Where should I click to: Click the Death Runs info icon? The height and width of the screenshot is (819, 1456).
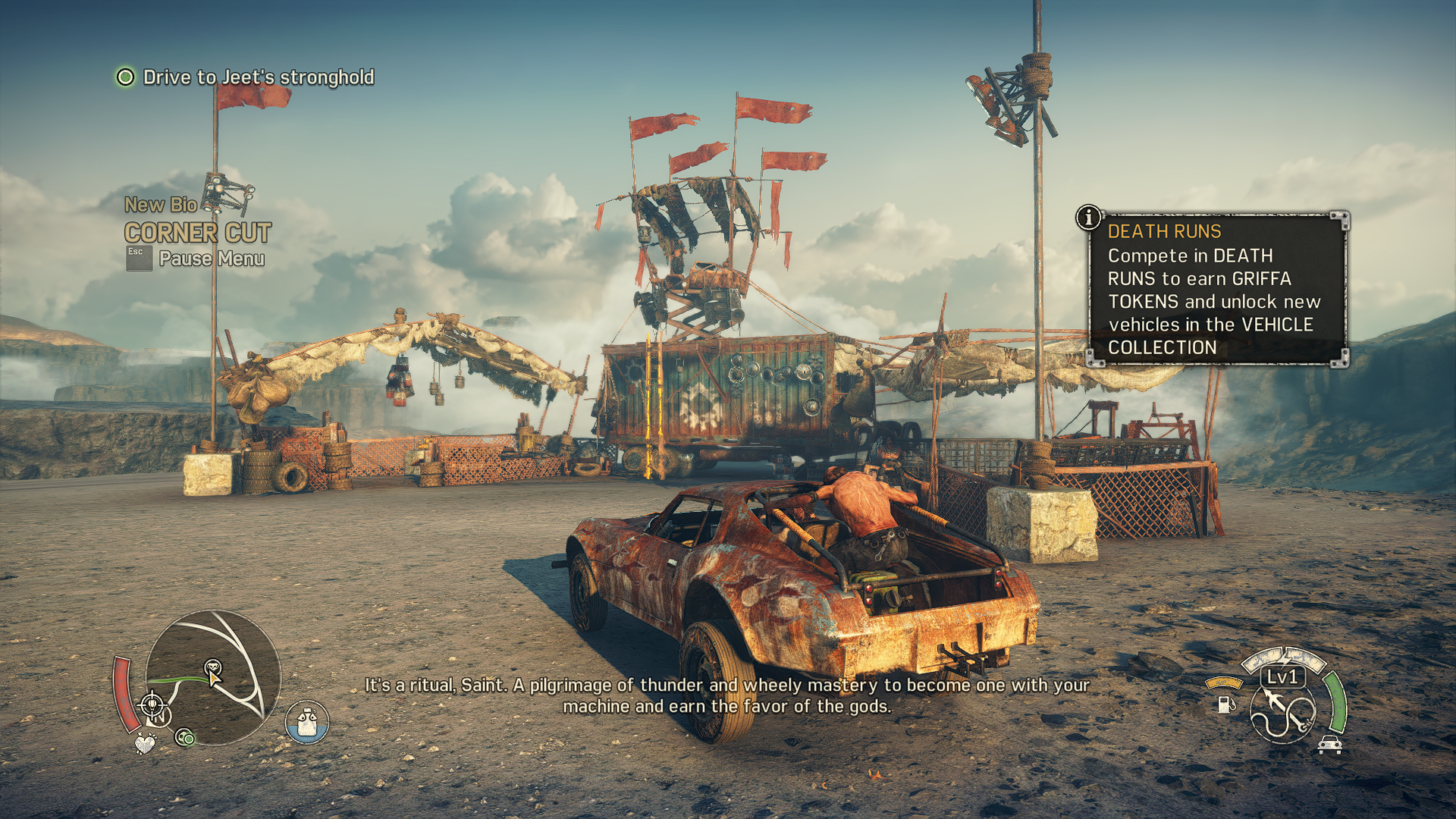pyautogui.click(x=1089, y=218)
